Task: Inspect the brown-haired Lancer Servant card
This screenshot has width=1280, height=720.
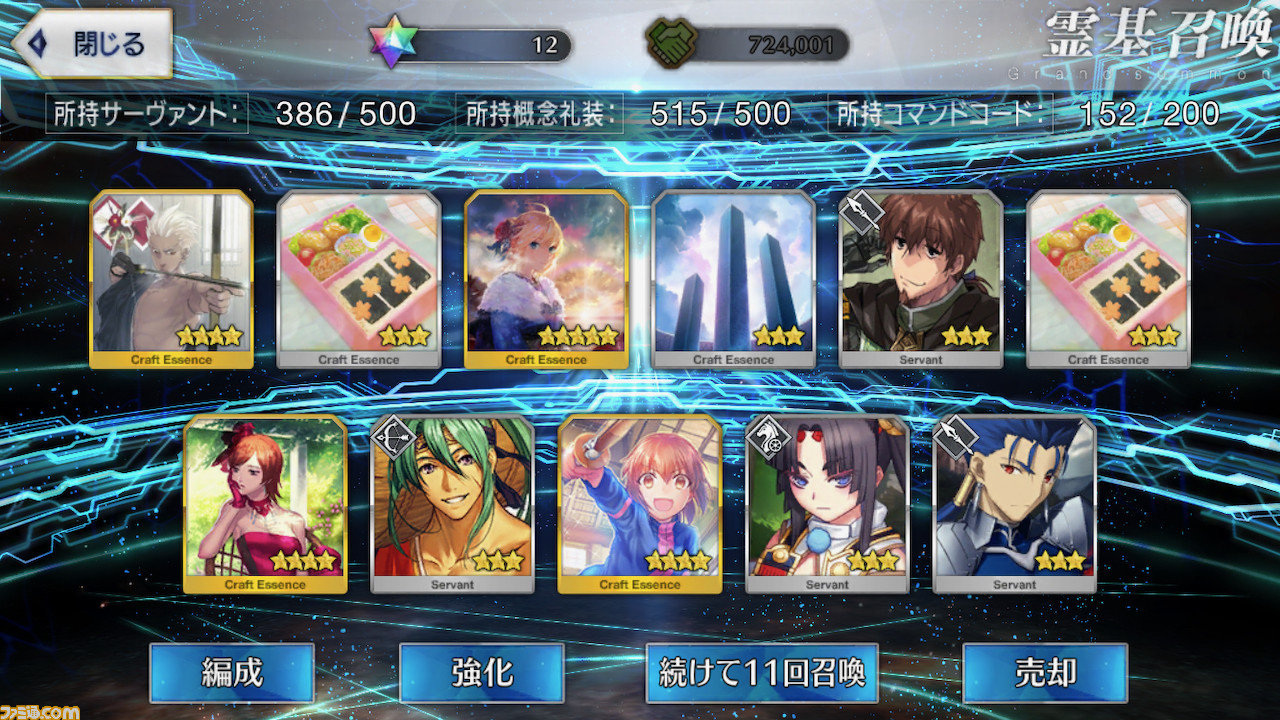Action: click(921, 278)
